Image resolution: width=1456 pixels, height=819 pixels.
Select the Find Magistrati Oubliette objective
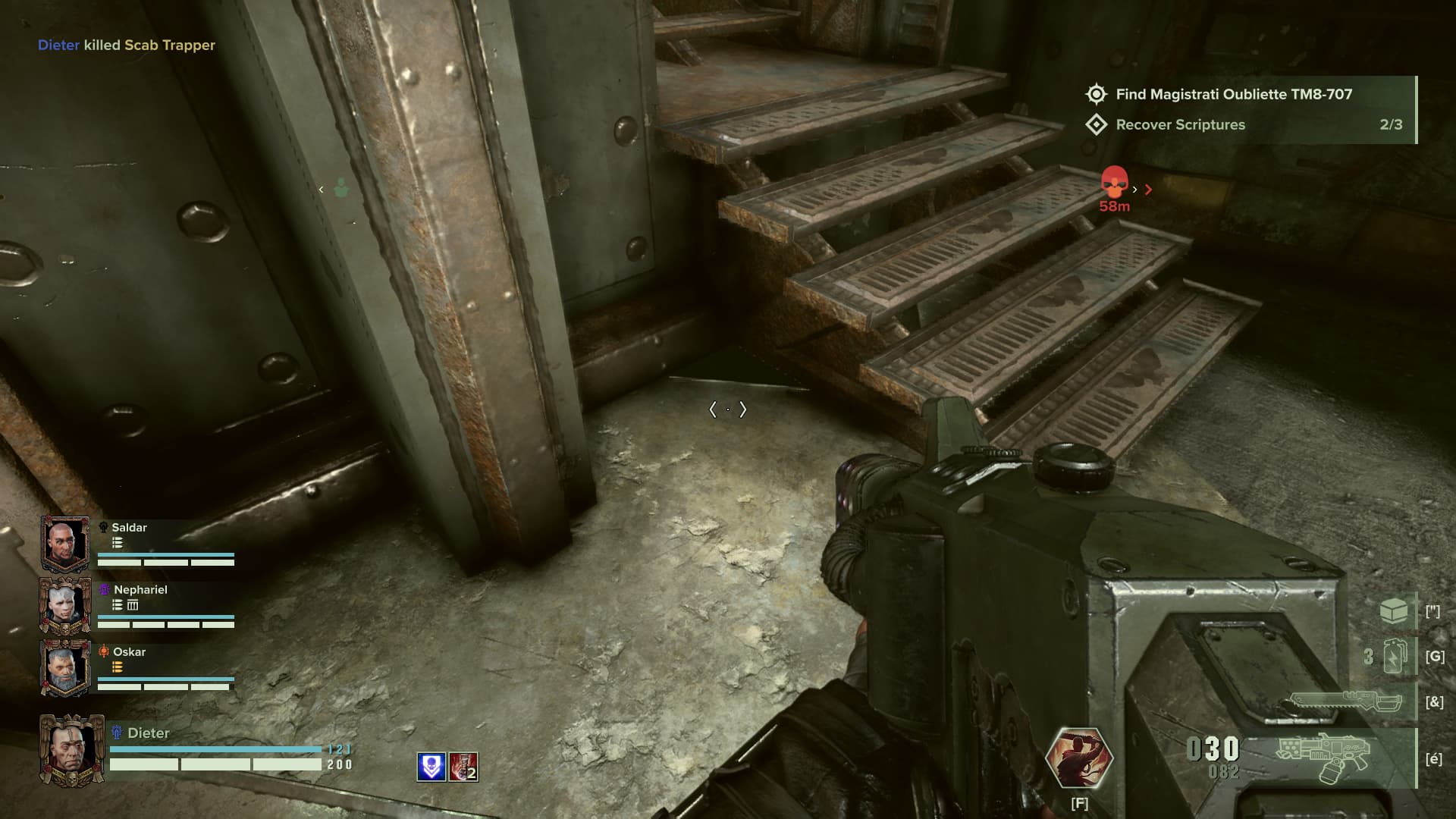1233,94
